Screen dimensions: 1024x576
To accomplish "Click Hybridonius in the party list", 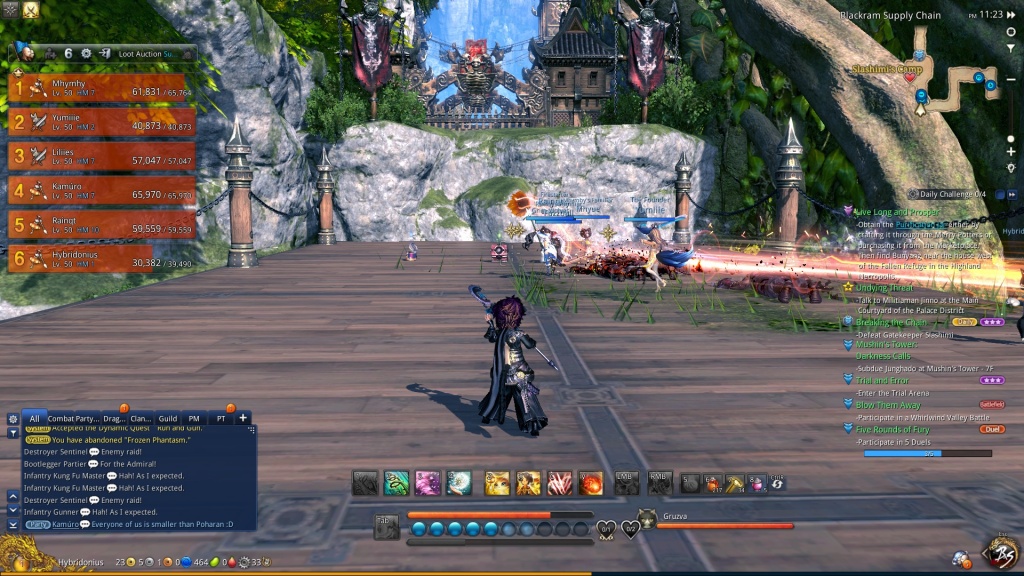I will [x=102, y=258].
